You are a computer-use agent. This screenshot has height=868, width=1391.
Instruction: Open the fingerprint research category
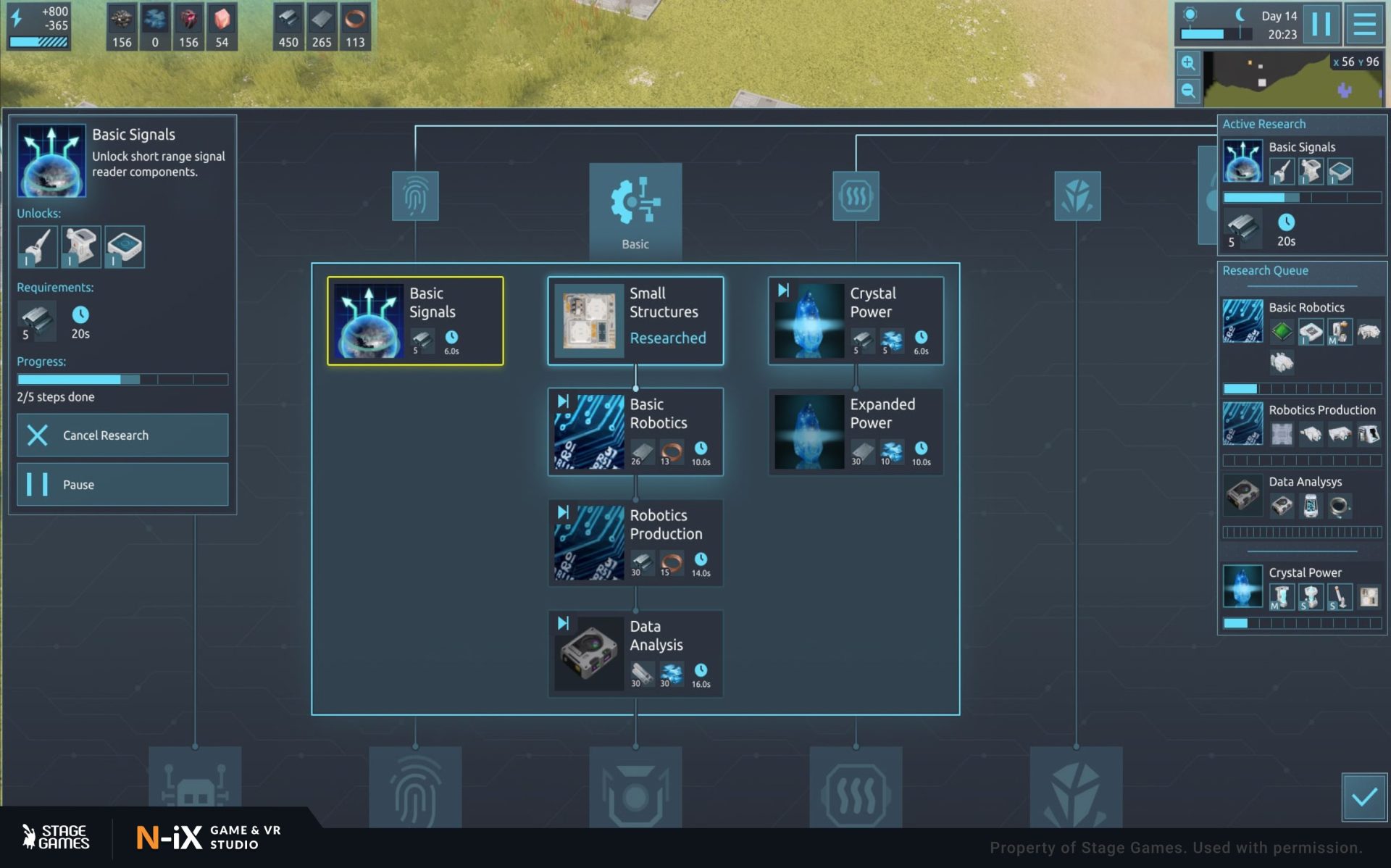click(x=415, y=196)
